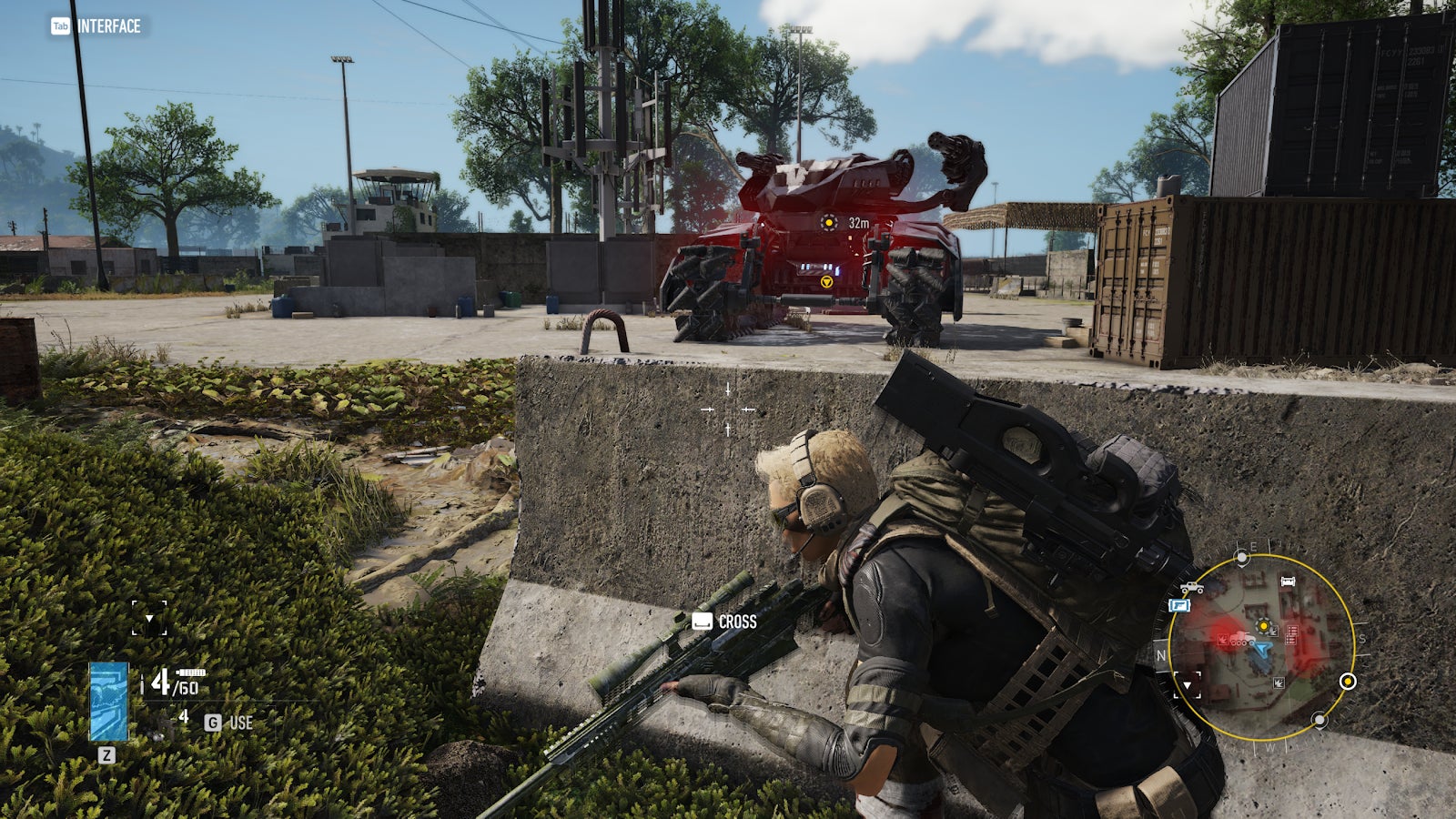Click the white vehicle icon on minimap
This screenshot has height=819, width=1456.
[x=1191, y=588]
